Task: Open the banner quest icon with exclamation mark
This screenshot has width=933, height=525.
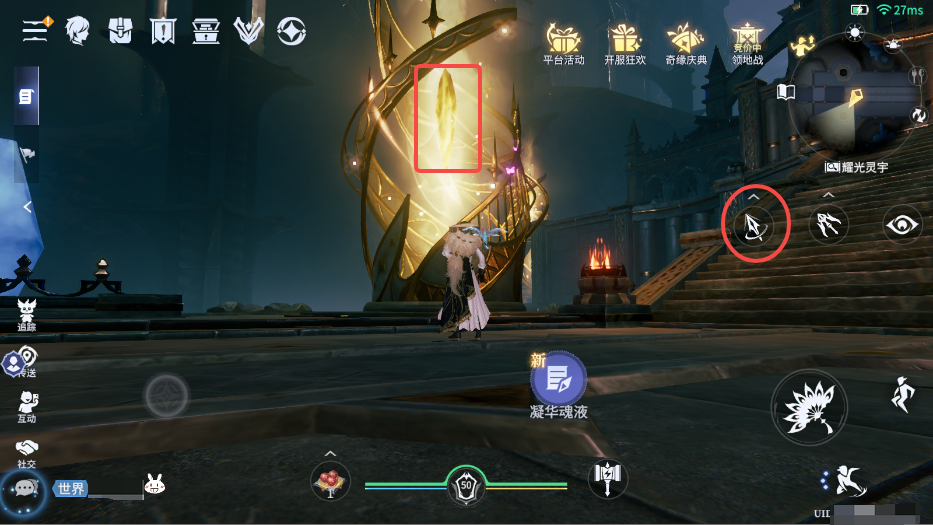Action: coord(163,31)
